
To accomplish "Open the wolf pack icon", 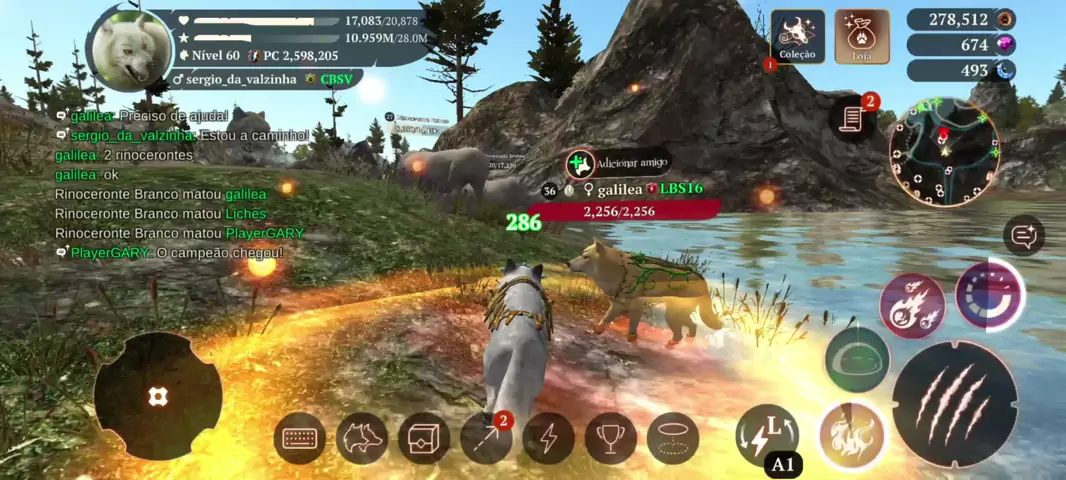I will point(362,438).
